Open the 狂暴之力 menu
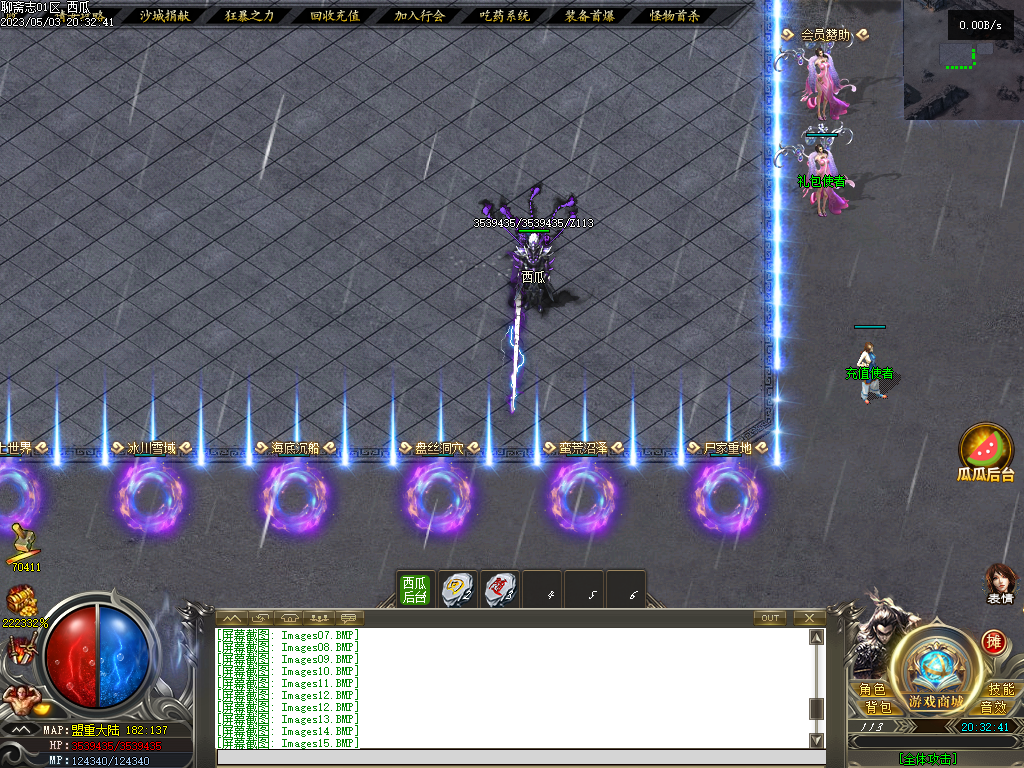 [249, 16]
